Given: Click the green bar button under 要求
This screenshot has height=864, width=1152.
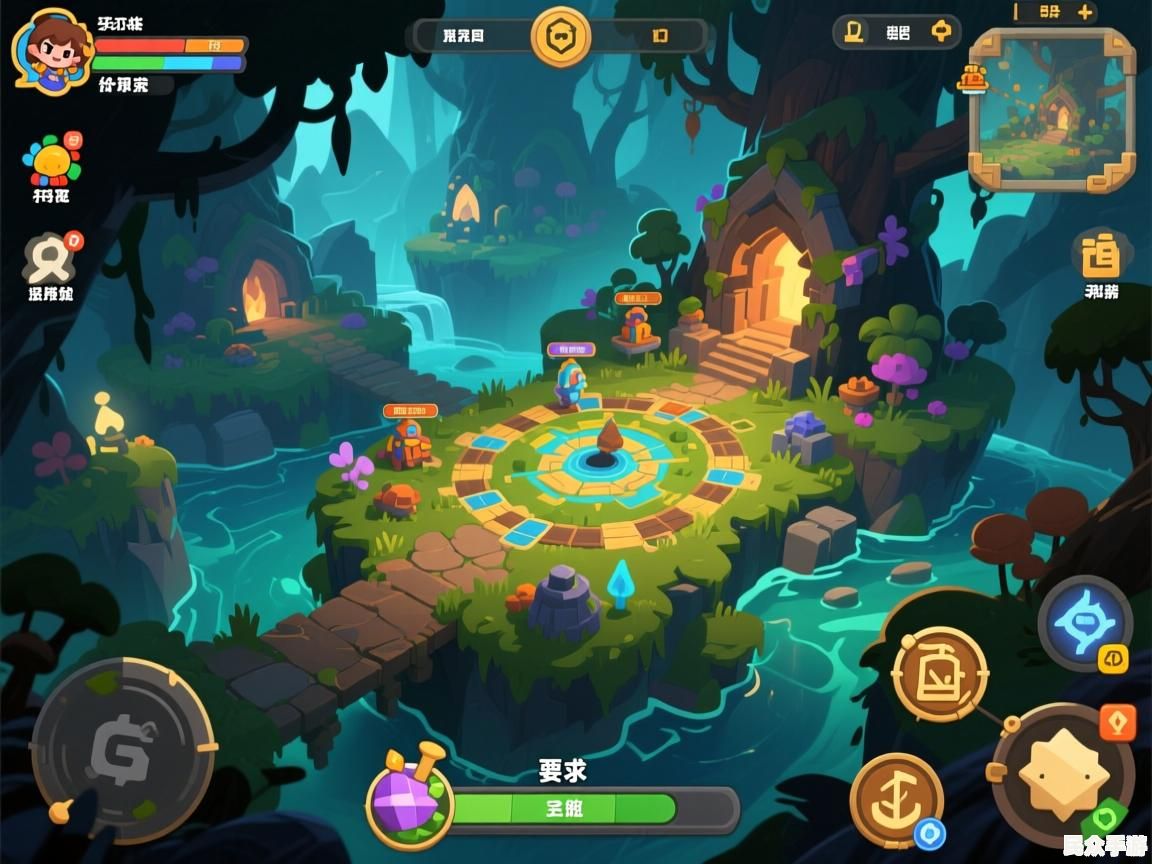Looking at the screenshot, I should point(565,809).
